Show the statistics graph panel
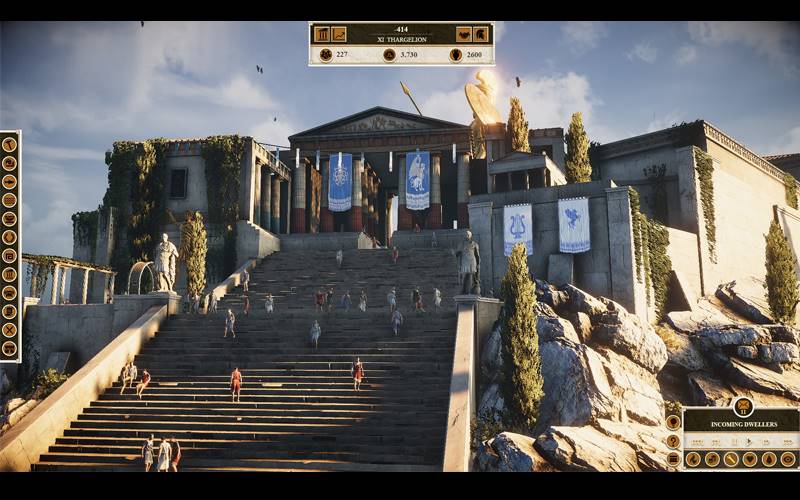This screenshot has width=800, height=500. coord(339,34)
